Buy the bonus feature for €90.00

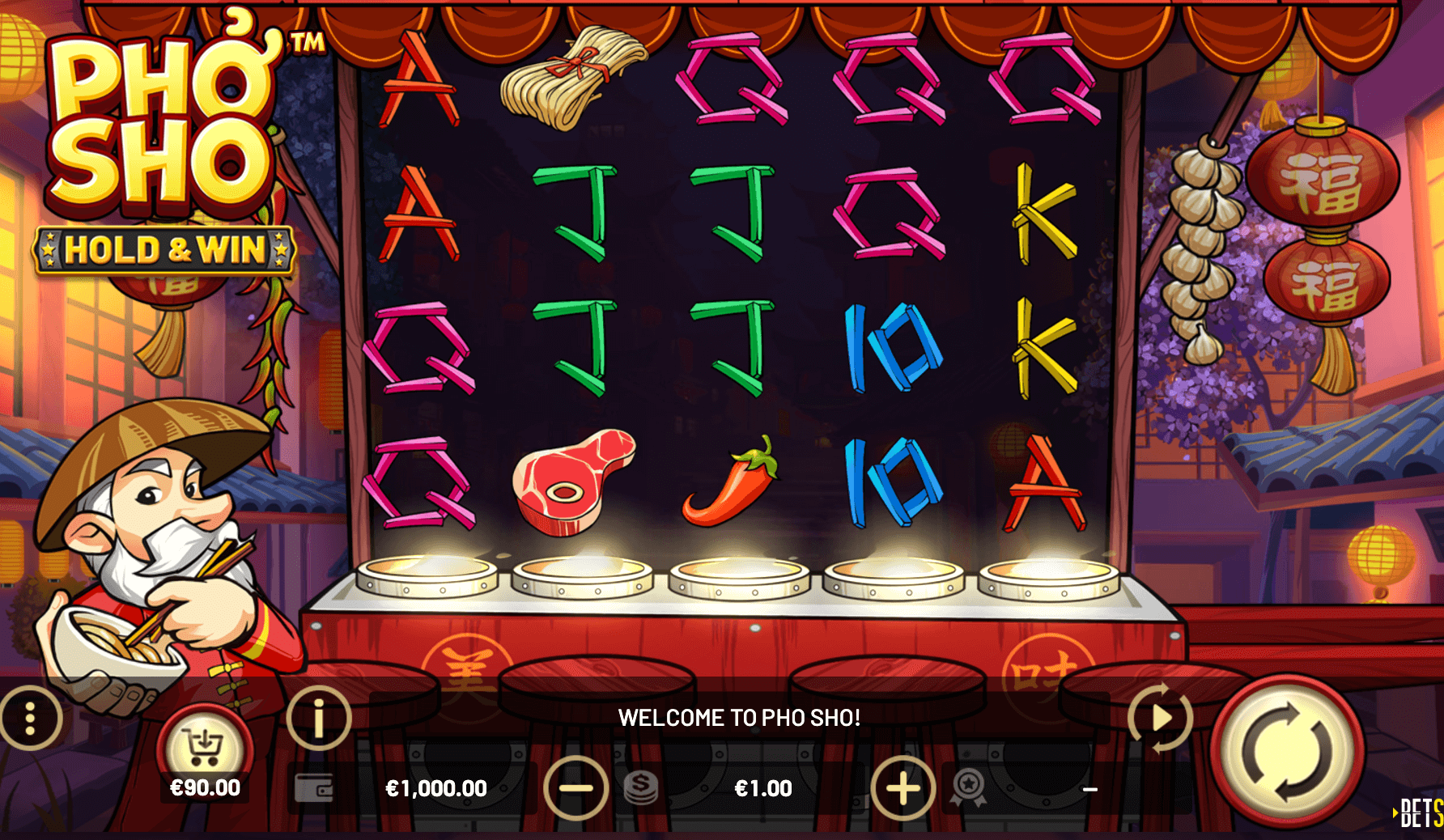[x=204, y=750]
